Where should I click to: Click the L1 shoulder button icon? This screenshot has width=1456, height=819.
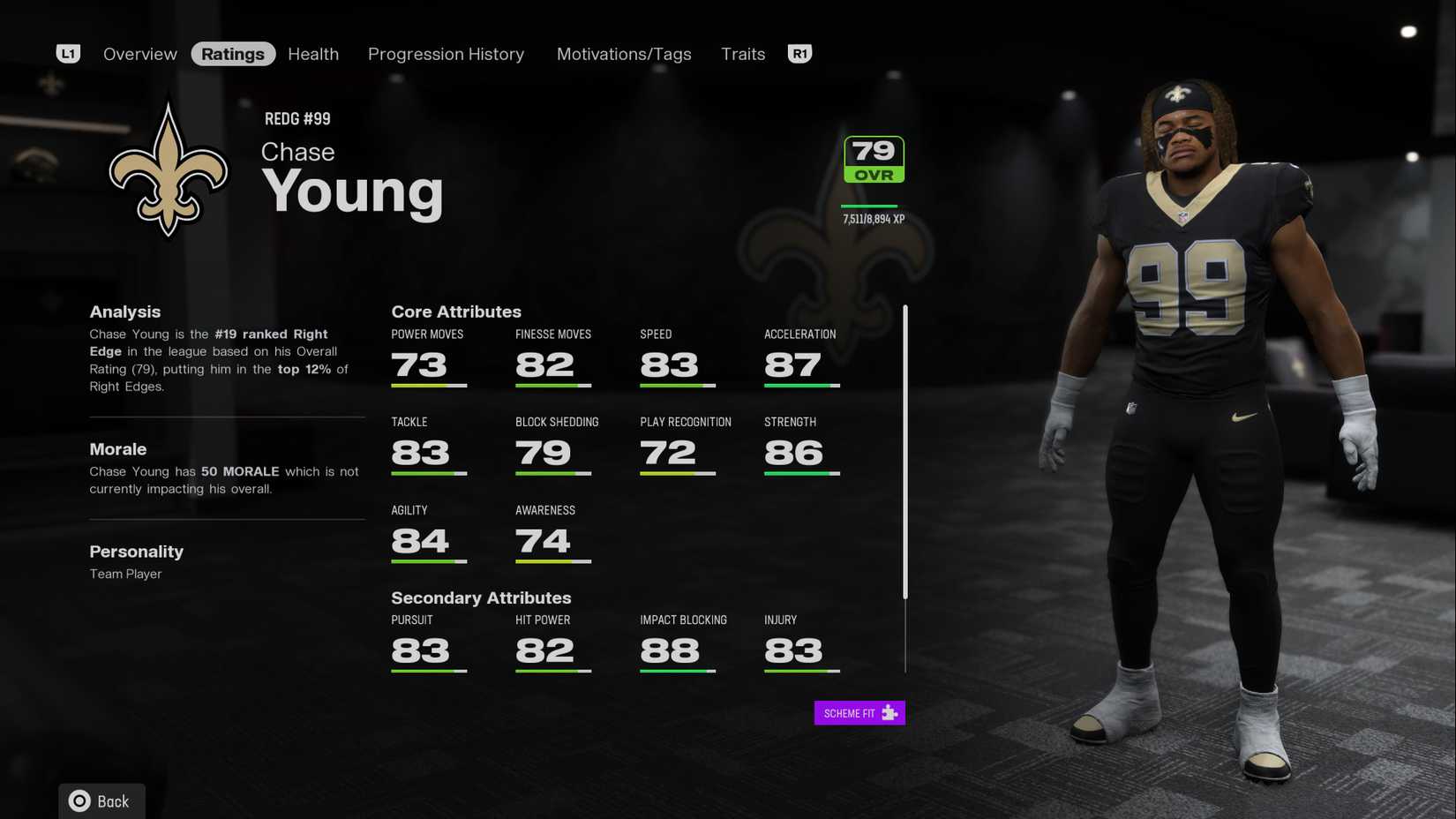68,53
